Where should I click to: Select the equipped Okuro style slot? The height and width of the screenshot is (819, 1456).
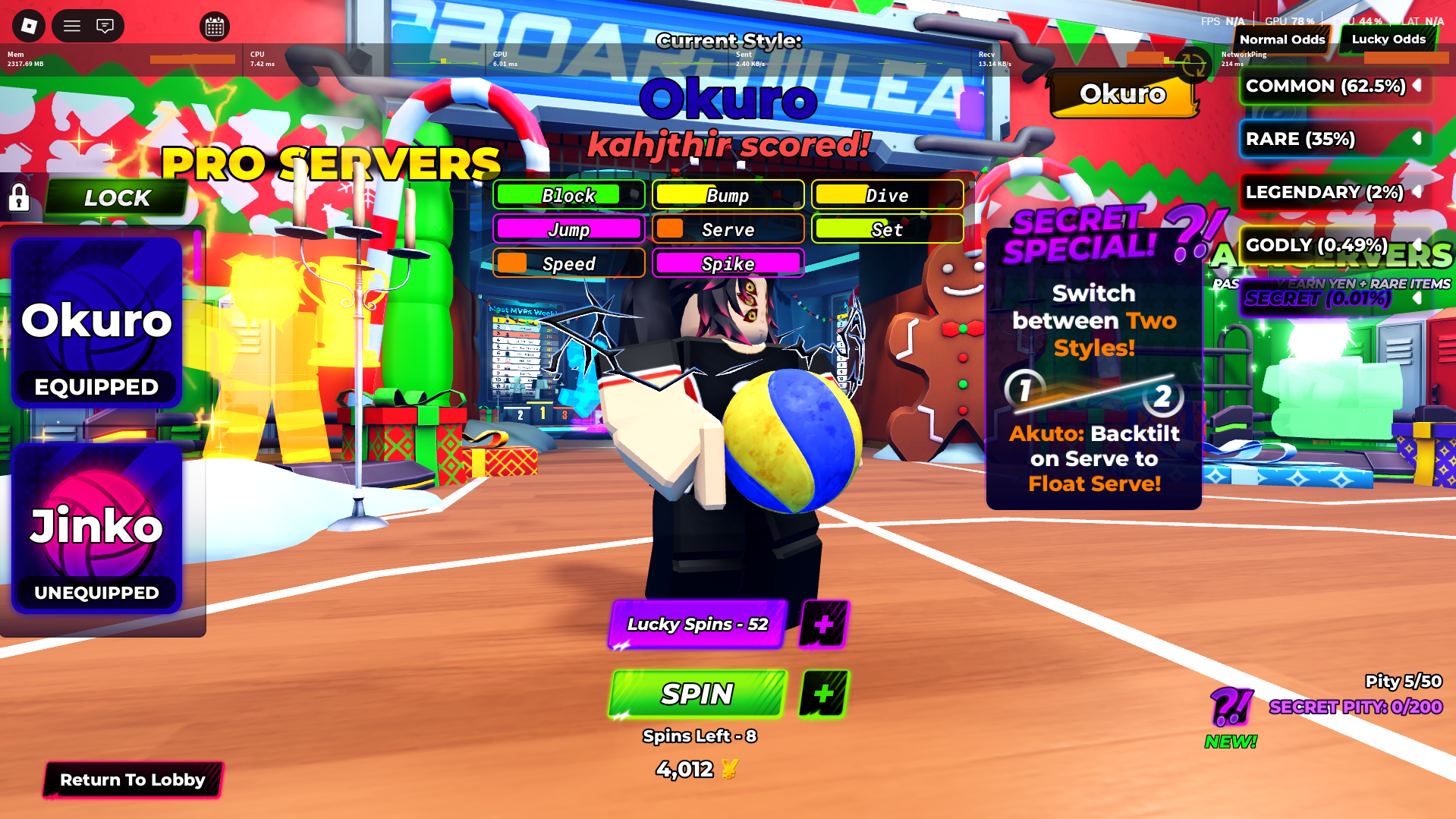97,323
